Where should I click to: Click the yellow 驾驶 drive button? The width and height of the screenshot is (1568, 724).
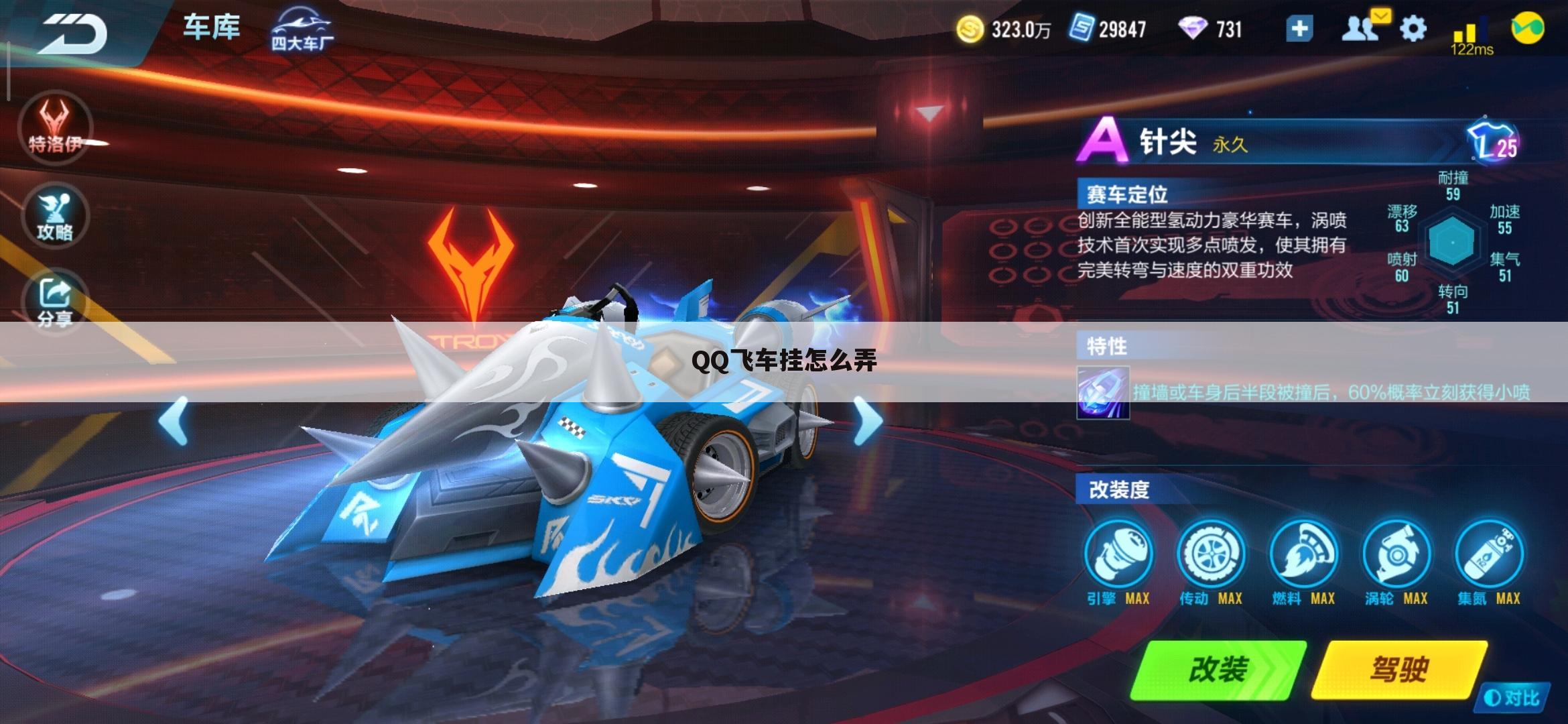click(x=1399, y=670)
